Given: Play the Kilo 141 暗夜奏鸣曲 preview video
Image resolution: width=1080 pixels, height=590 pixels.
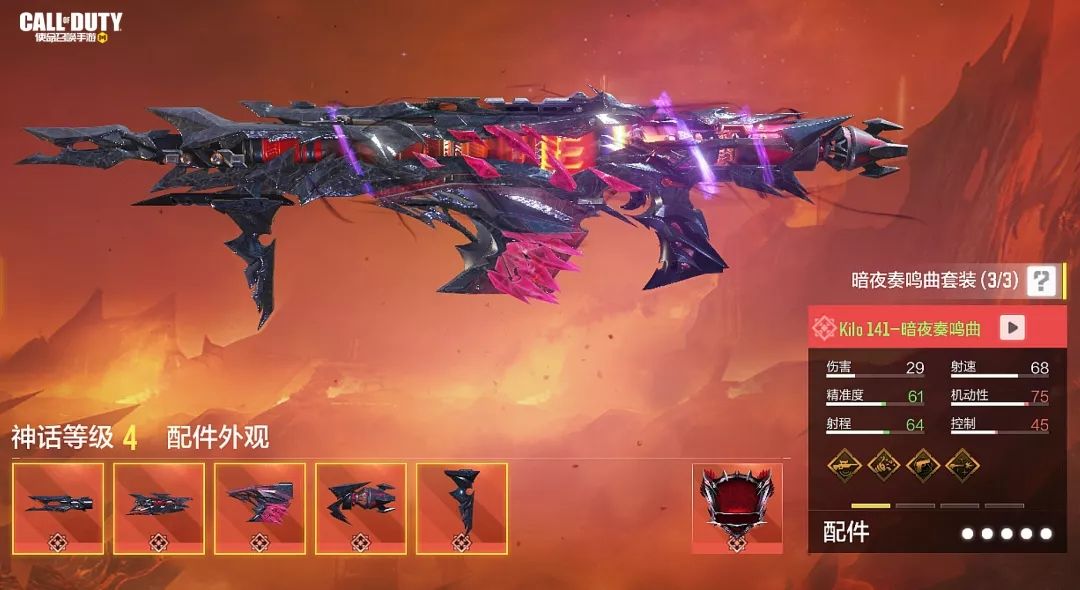Looking at the screenshot, I should pyautogui.click(x=1012, y=328).
